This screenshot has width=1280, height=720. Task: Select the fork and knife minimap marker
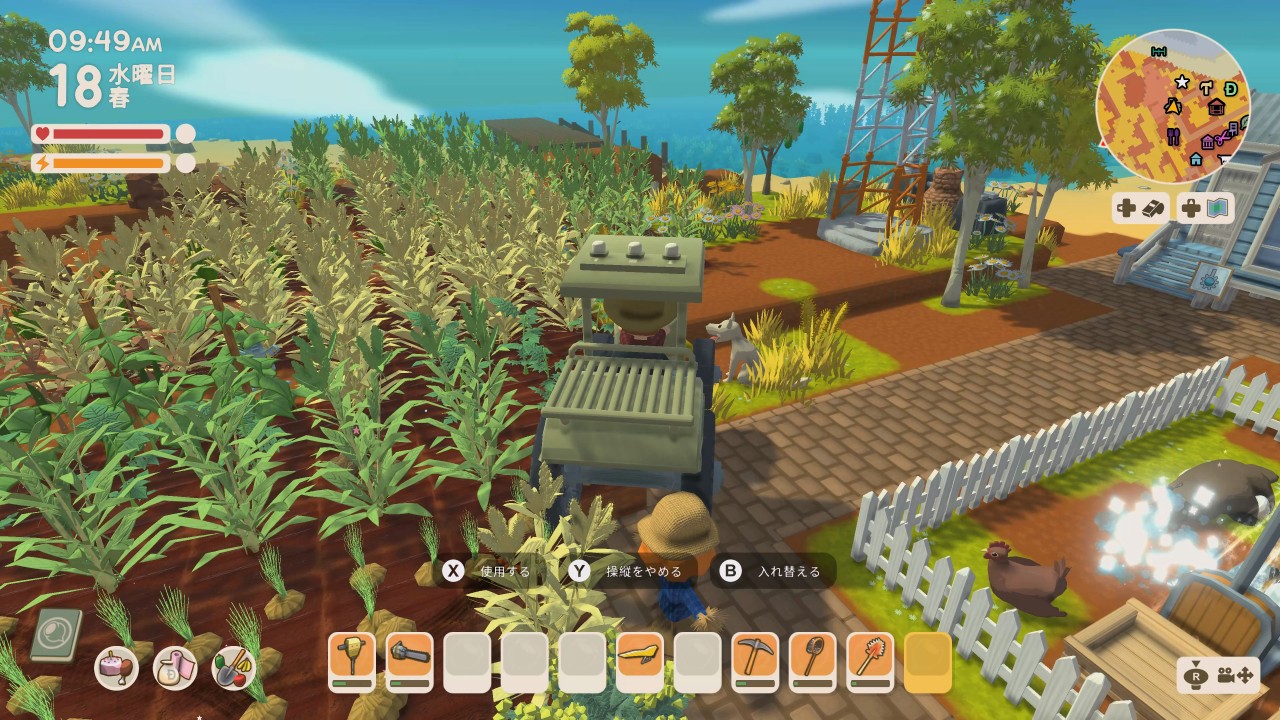point(1172,136)
